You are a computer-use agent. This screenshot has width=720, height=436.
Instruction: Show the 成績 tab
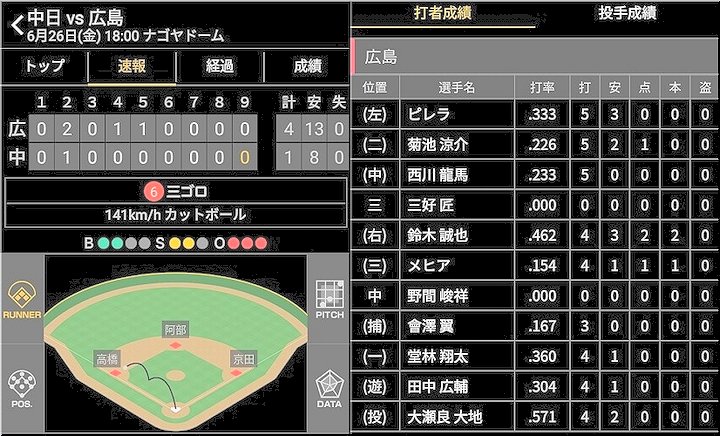(x=307, y=66)
